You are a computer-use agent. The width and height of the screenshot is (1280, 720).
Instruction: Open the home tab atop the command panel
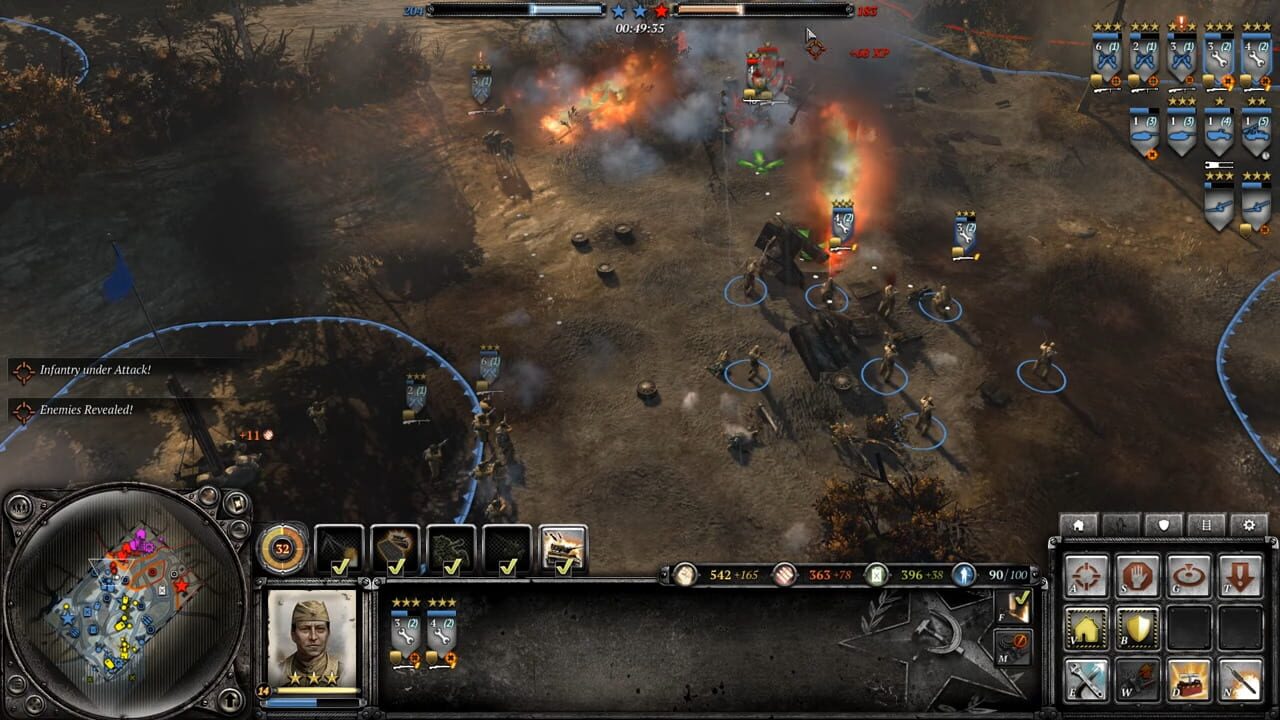click(x=1078, y=523)
